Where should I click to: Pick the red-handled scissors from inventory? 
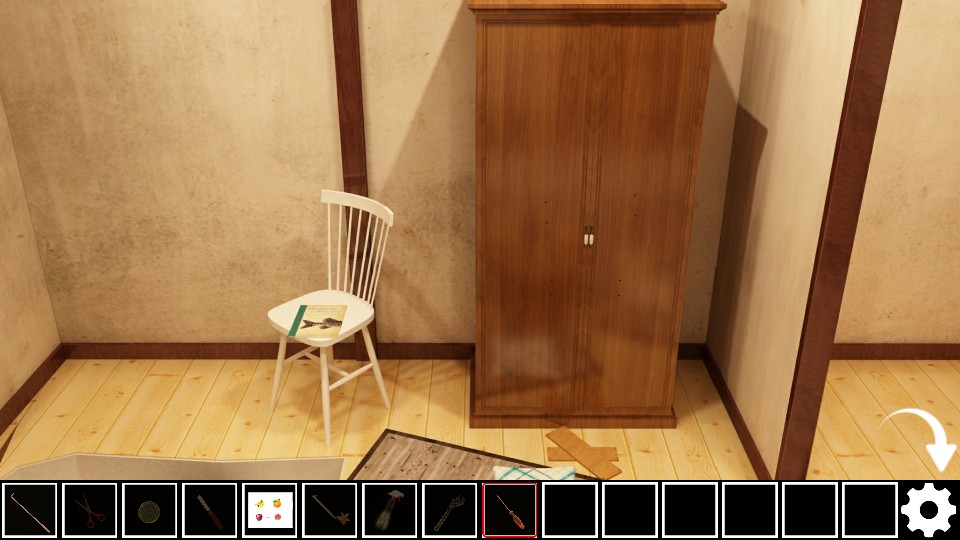click(90, 510)
